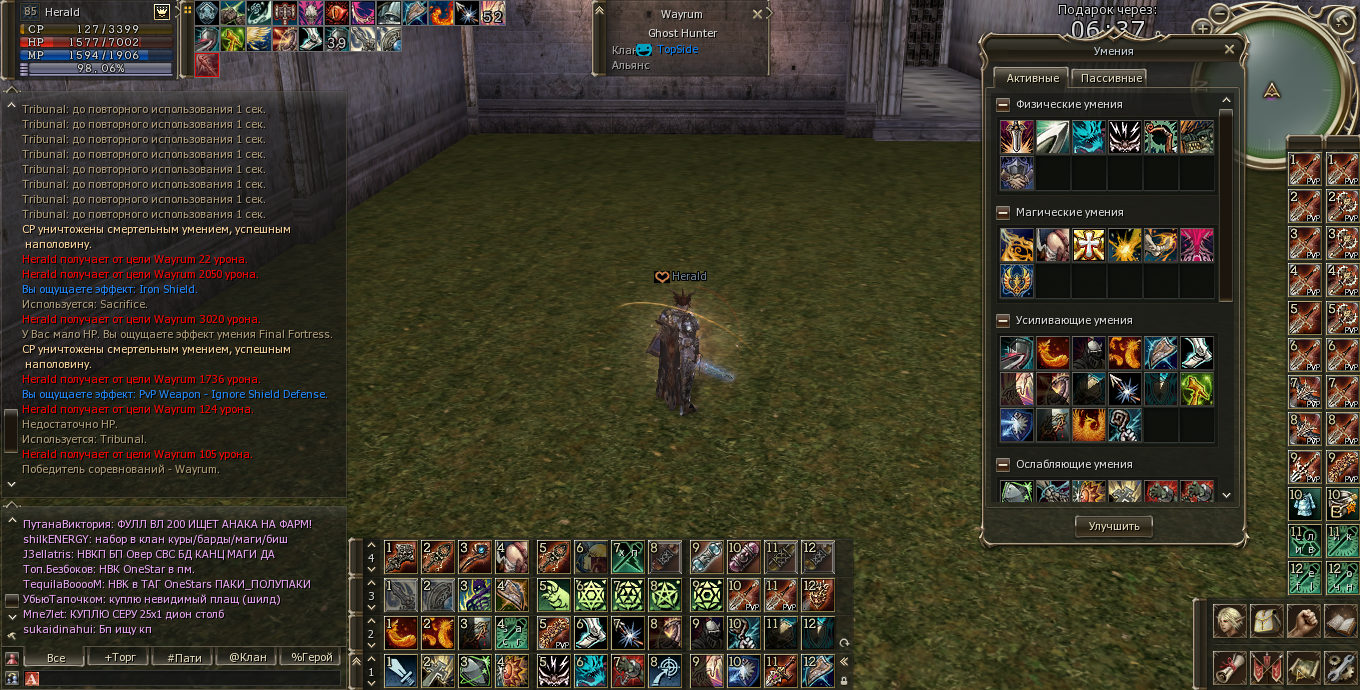Select the white cross magic skill icon
1360x690 pixels.
[x=1088, y=245]
